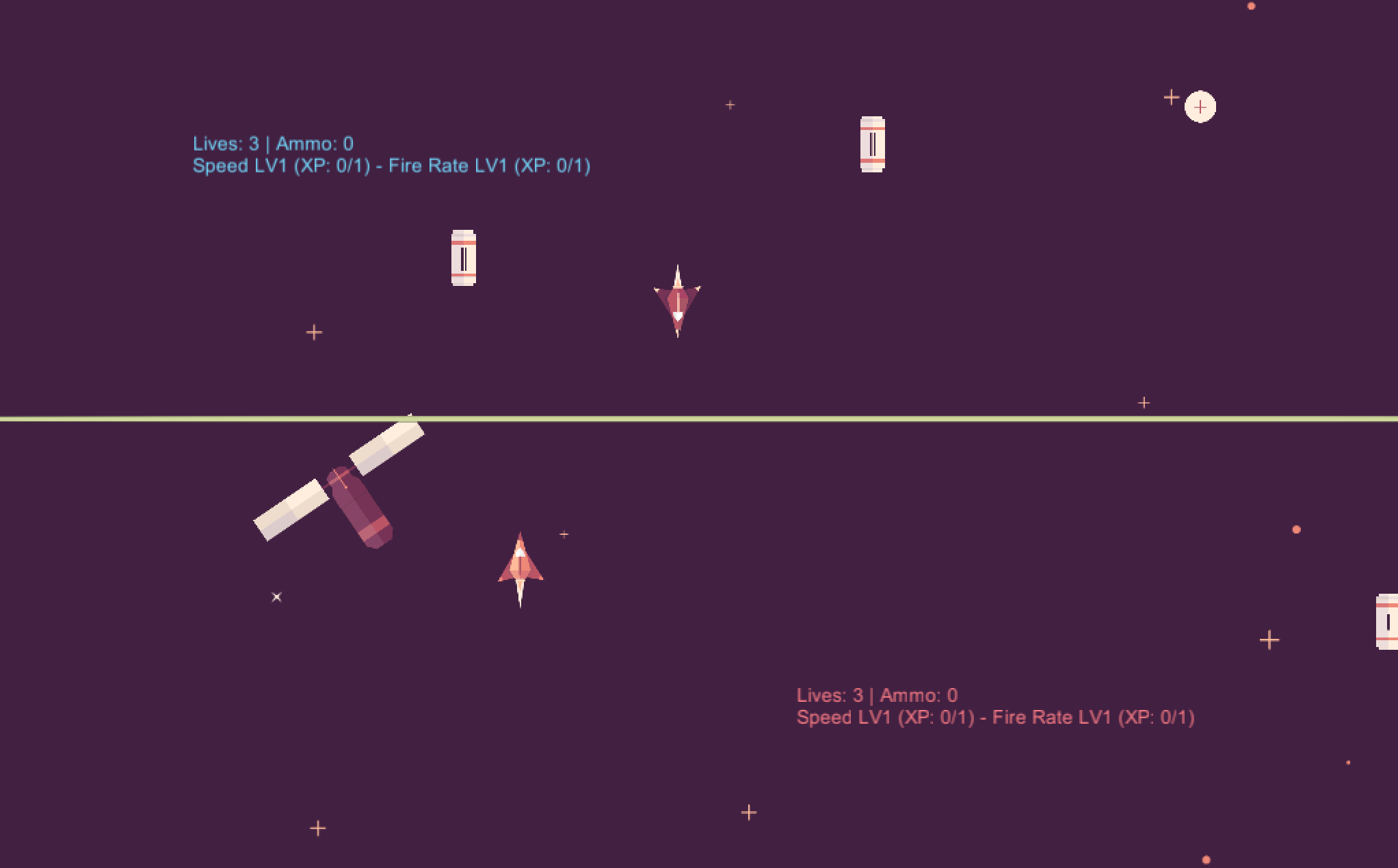
Task: Click the red XP: 0/1 text
Action: pos(1159,718)
